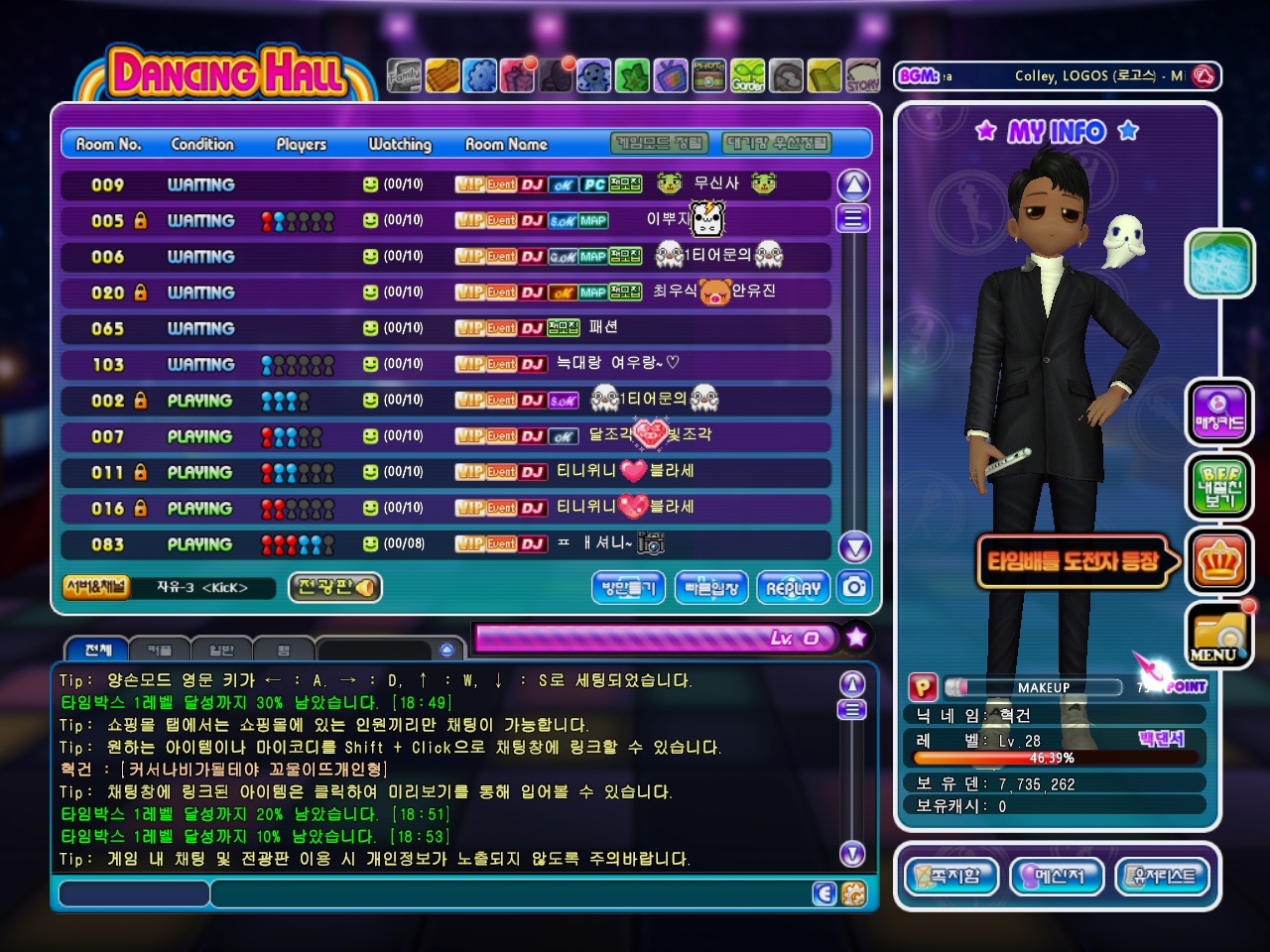The width and height of the screenshot is (1270, 952).
Task: Show the 유저리스트 user list
Action: click(x=1163, y=876)
